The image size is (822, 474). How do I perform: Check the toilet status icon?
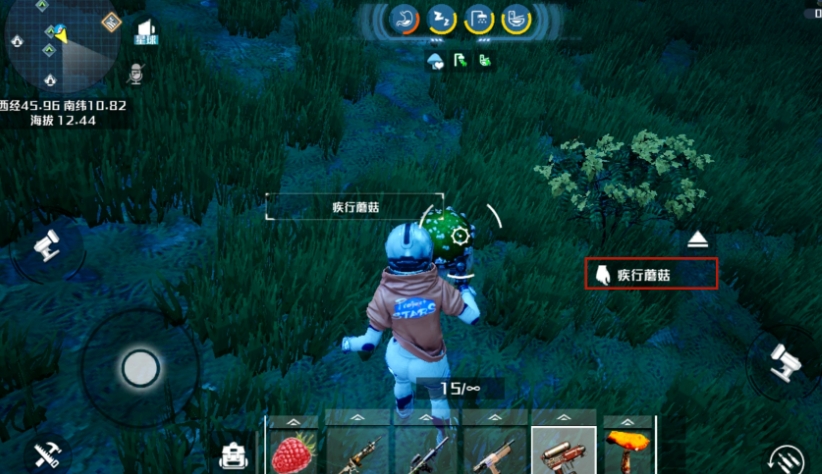[515, 18]
